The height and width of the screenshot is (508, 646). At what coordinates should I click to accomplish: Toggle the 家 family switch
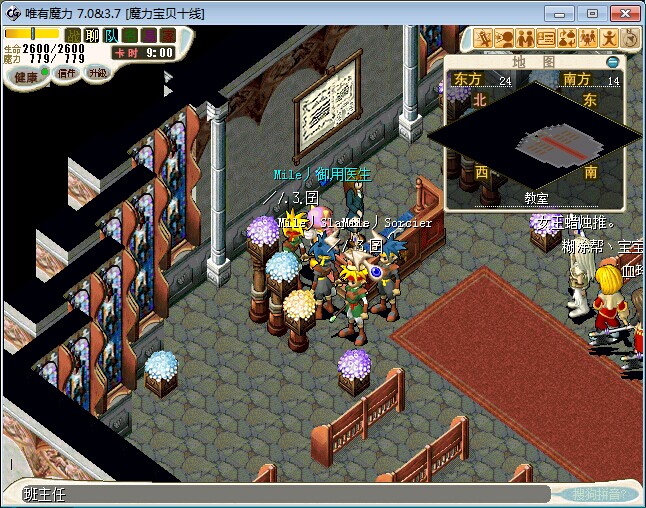[x=167, y=35]
